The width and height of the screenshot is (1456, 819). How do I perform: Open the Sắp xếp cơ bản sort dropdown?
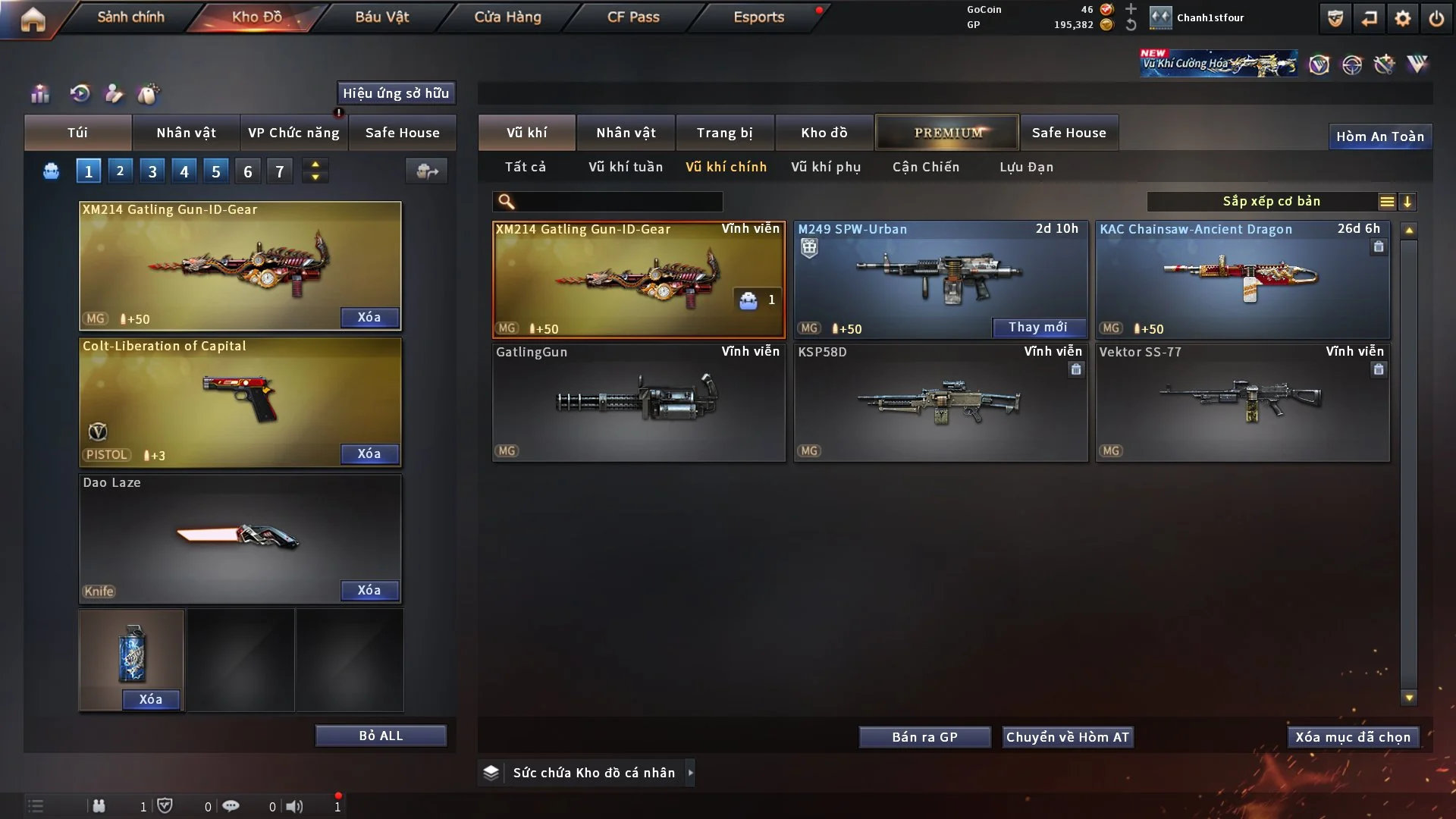1271,201
